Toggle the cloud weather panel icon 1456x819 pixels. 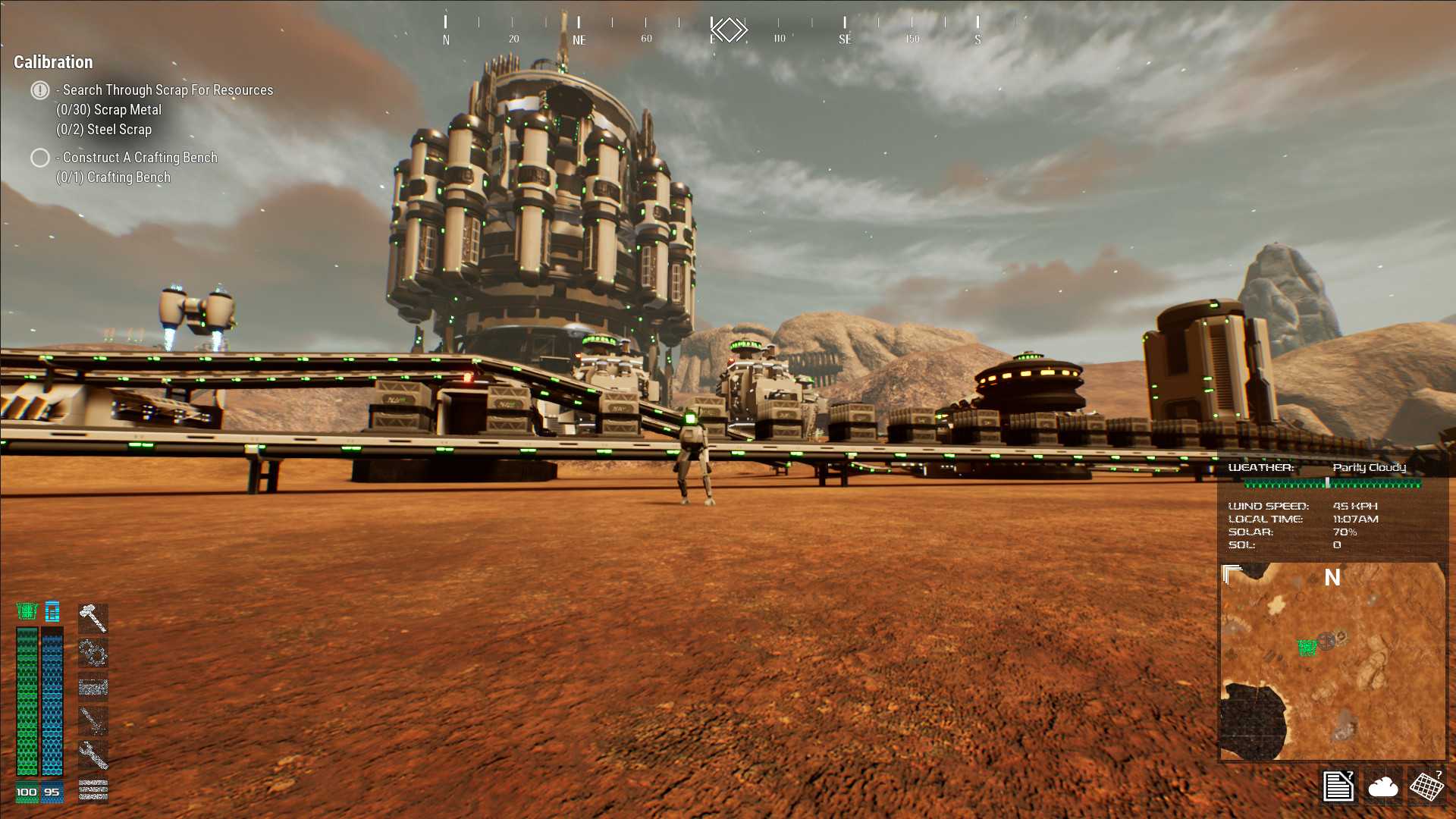tap(1382, 786)
